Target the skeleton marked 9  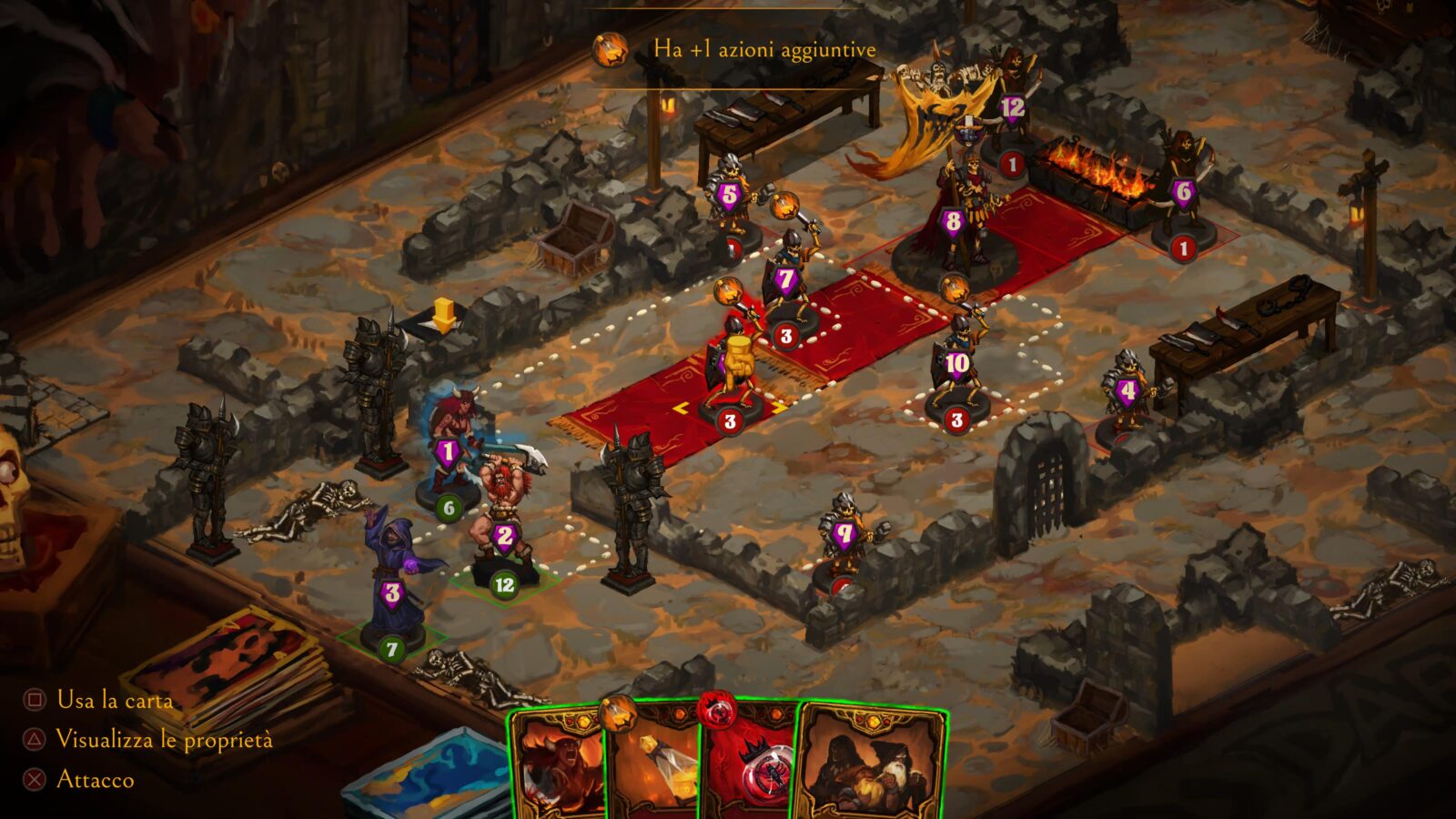pos(844,535)
